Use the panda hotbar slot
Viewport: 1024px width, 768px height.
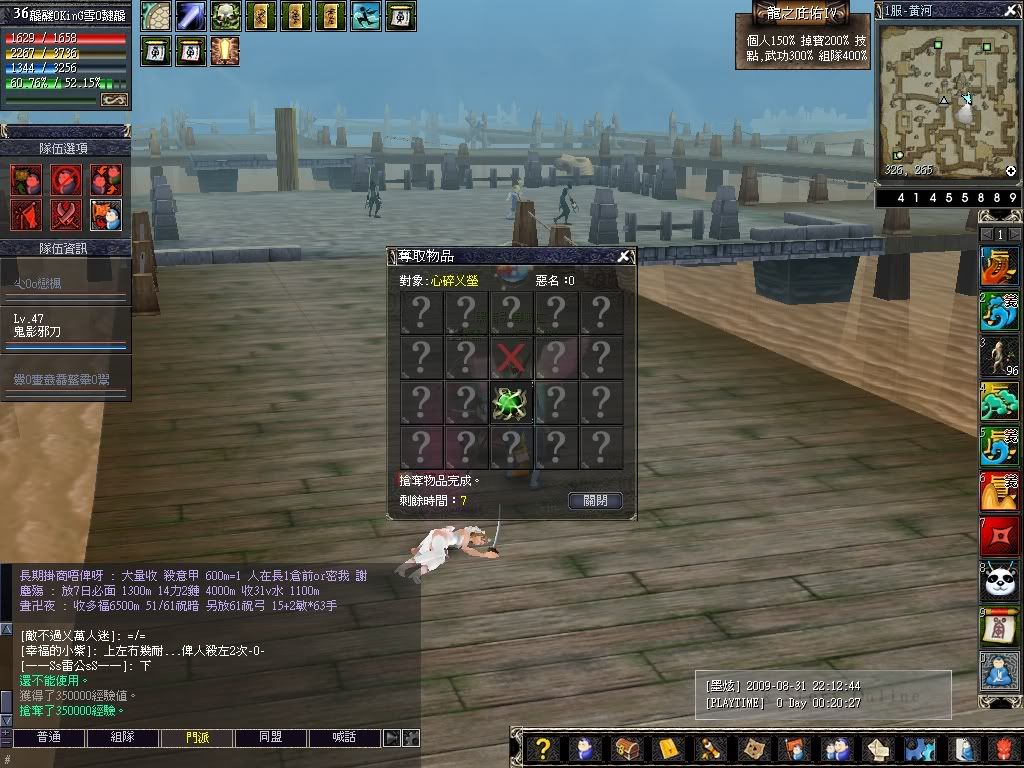coord(999,580)
